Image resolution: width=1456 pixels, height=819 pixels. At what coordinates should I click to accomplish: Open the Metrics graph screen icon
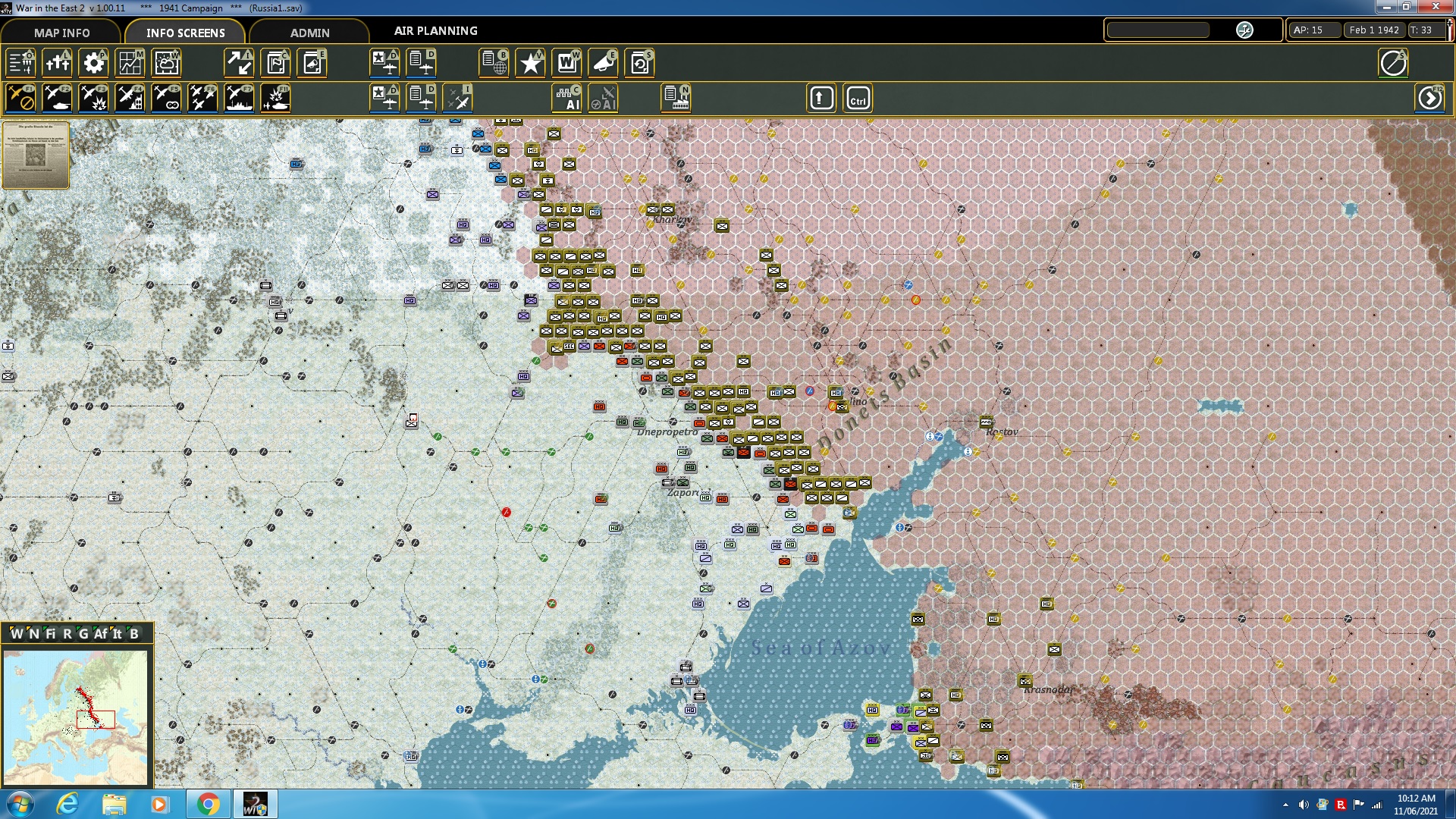click(x=130, y=64)
